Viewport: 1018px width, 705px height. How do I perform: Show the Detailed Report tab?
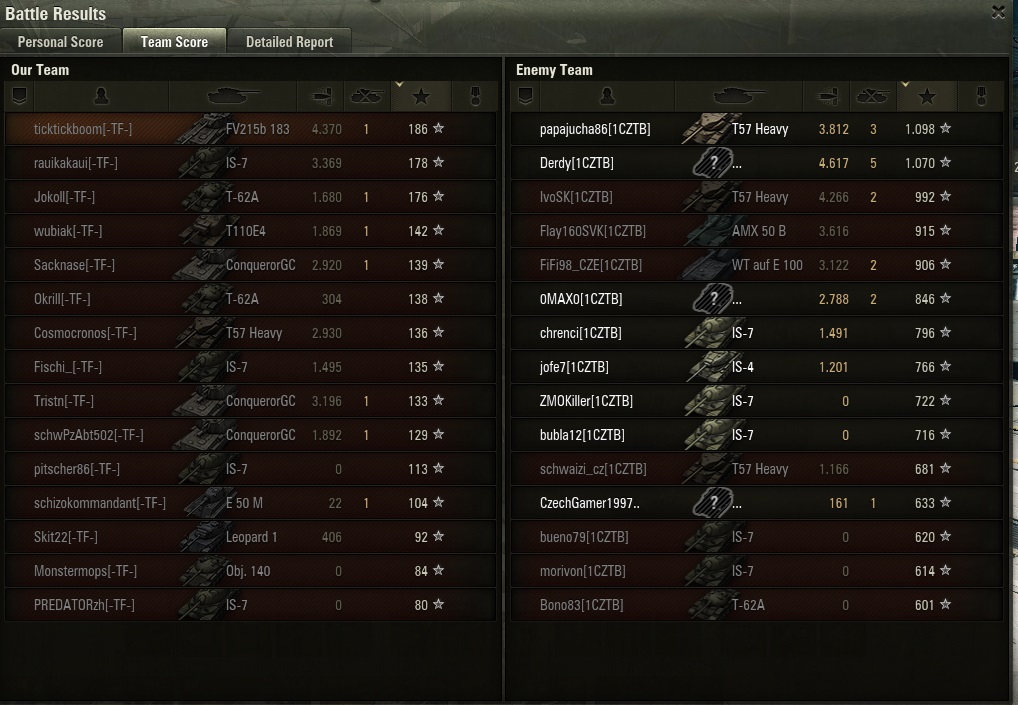click(x=289, y=42)
